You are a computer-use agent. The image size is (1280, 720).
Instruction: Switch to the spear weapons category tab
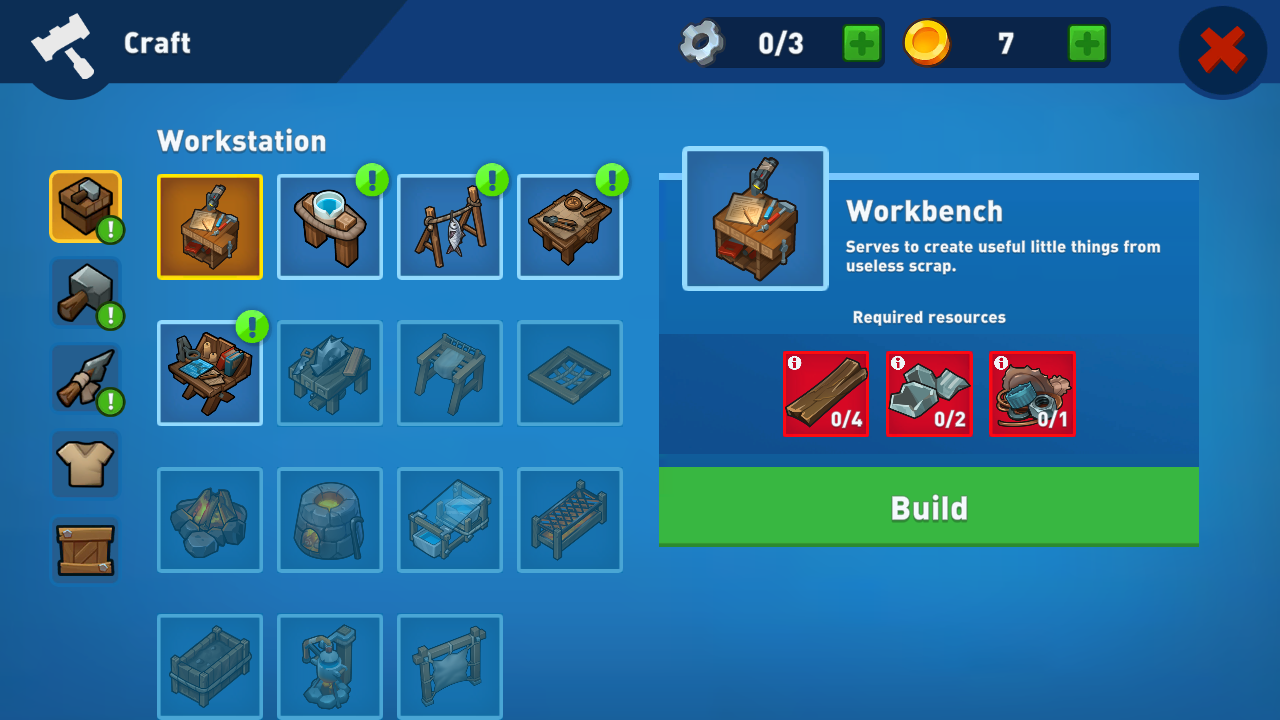click(x=85, y=378)
